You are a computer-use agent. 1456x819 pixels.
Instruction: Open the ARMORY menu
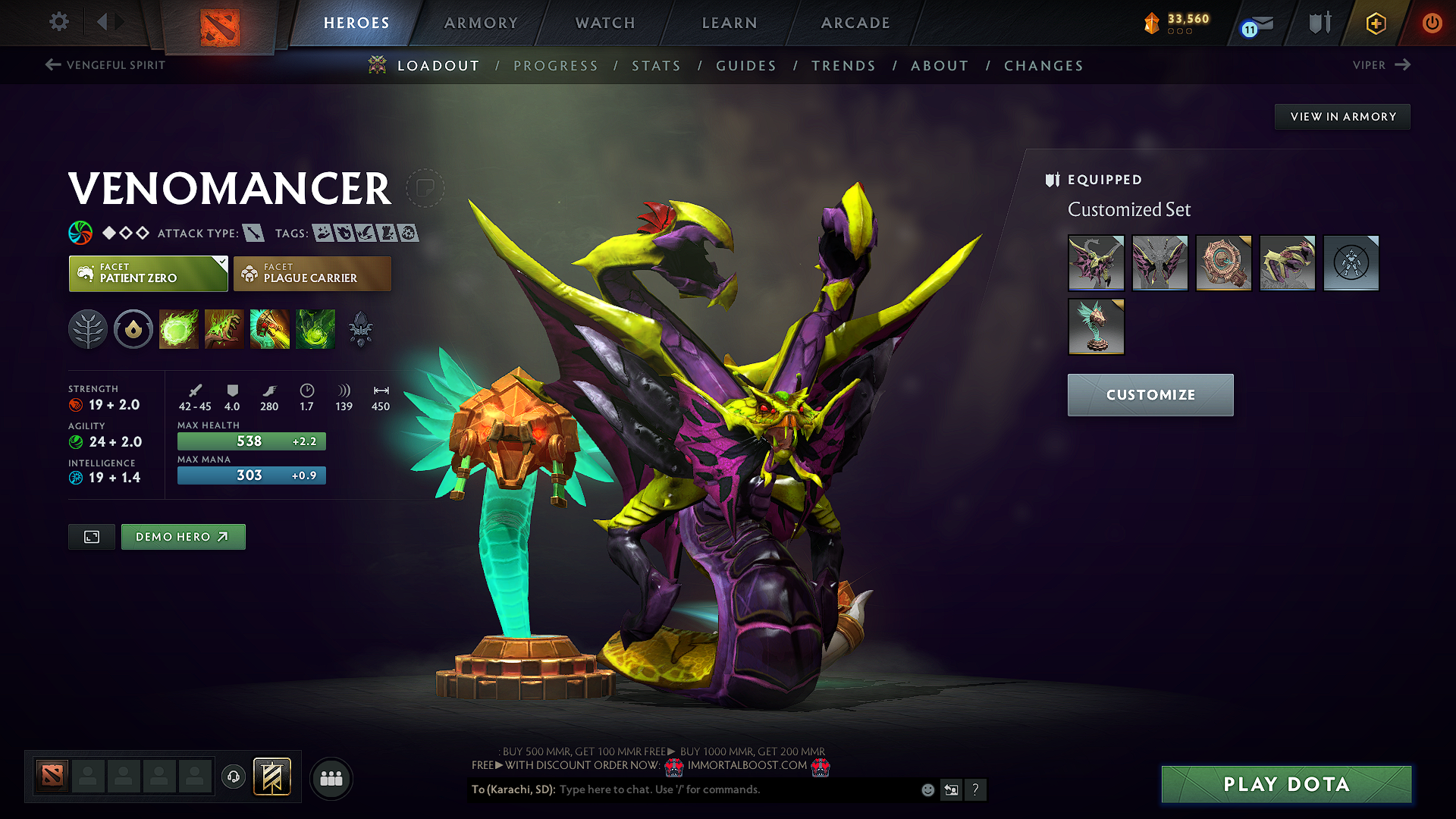point(481,23)
